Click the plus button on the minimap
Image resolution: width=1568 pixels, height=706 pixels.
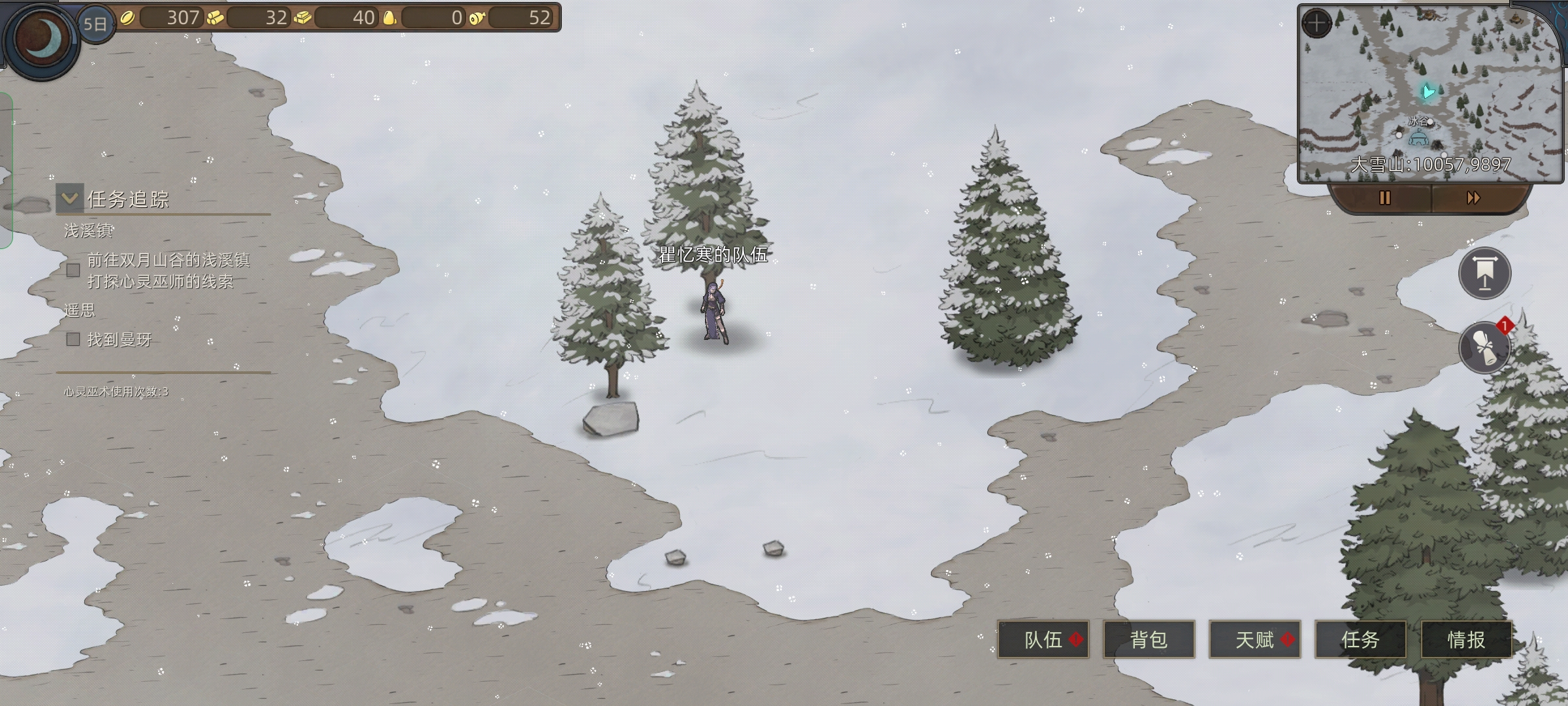1316,24
